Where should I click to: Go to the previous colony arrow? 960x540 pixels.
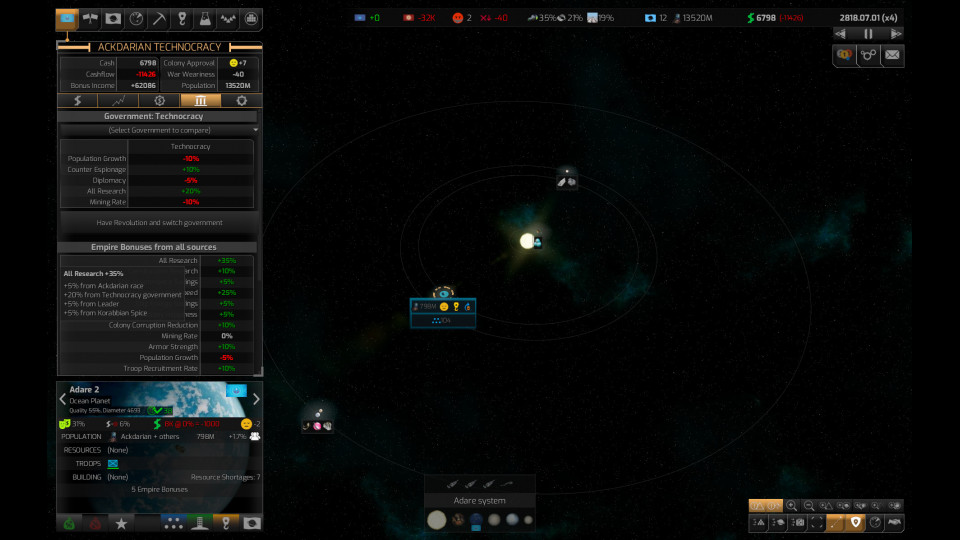point(63,399)
